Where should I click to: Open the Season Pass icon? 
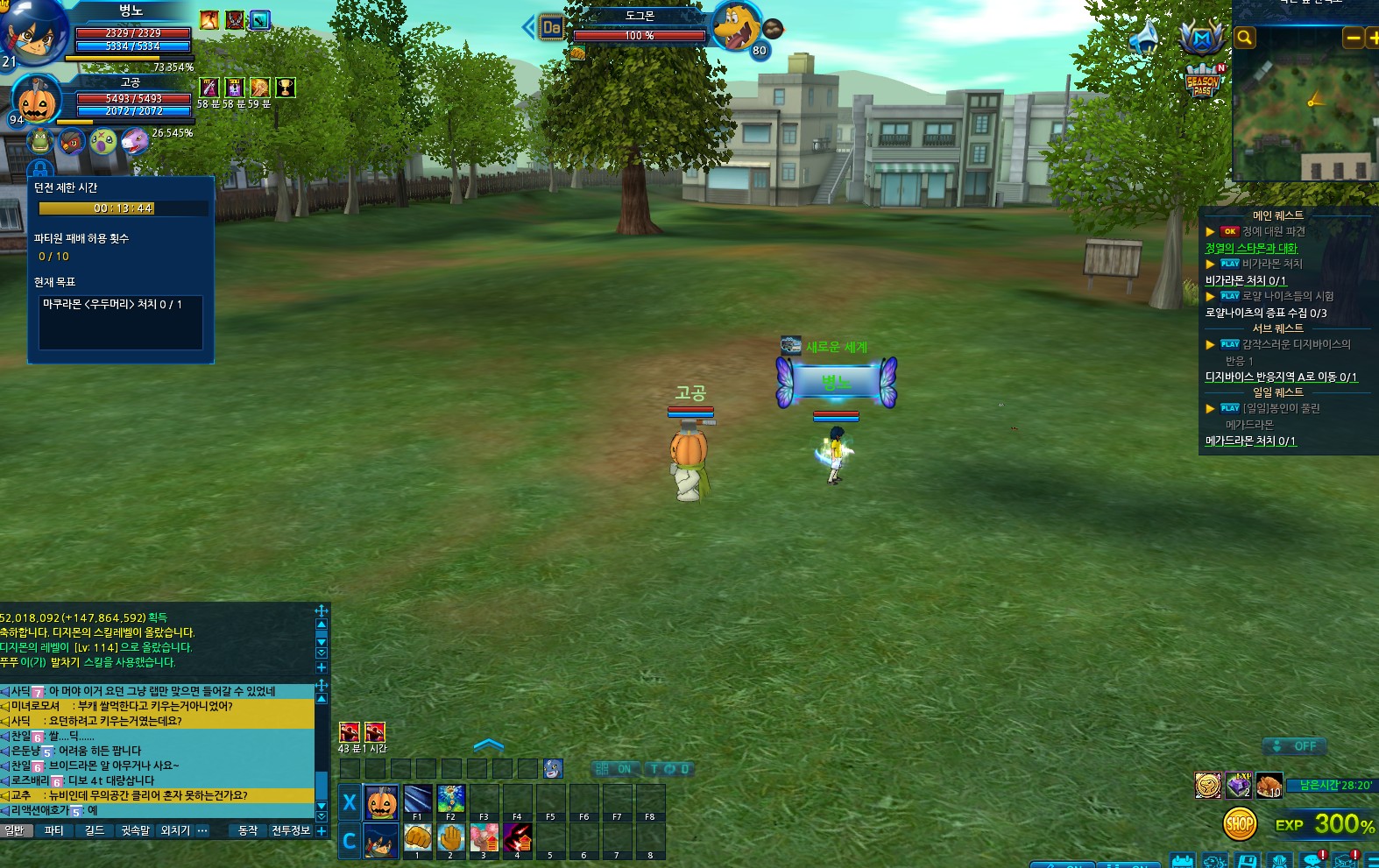click(x=1203, y=81)
